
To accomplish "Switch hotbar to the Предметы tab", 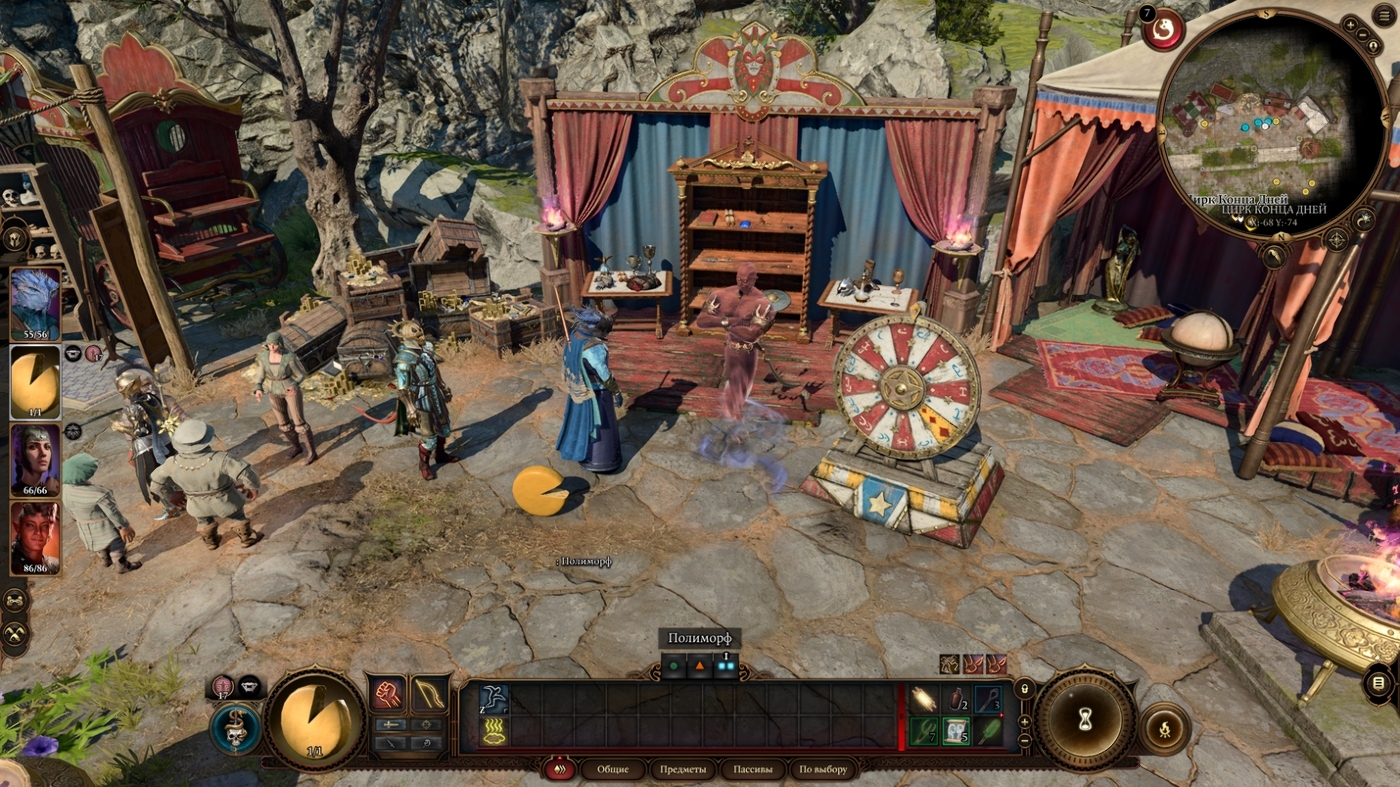I will coord(683,769).
